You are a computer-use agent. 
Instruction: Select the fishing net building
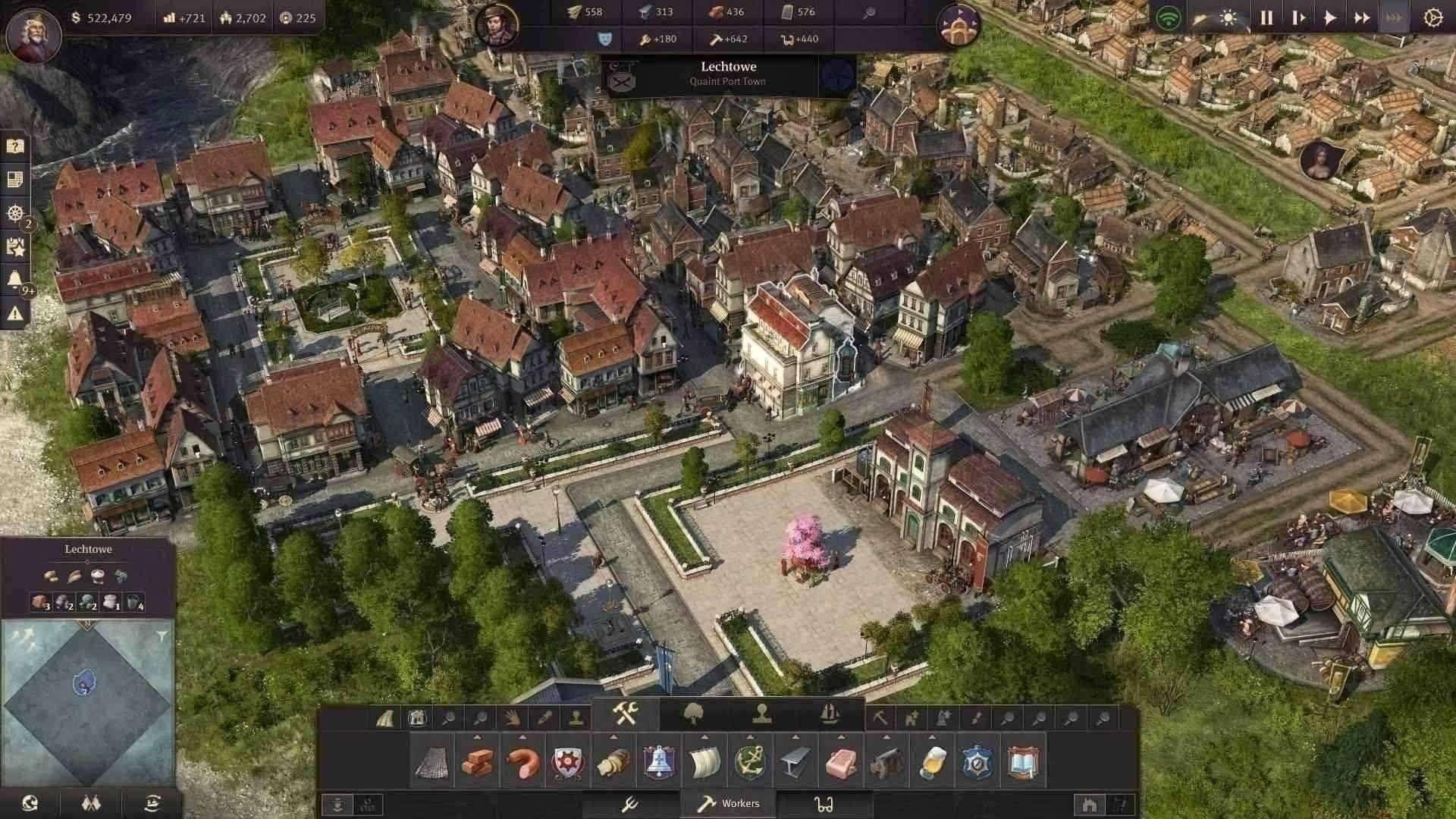pos(431,762)
